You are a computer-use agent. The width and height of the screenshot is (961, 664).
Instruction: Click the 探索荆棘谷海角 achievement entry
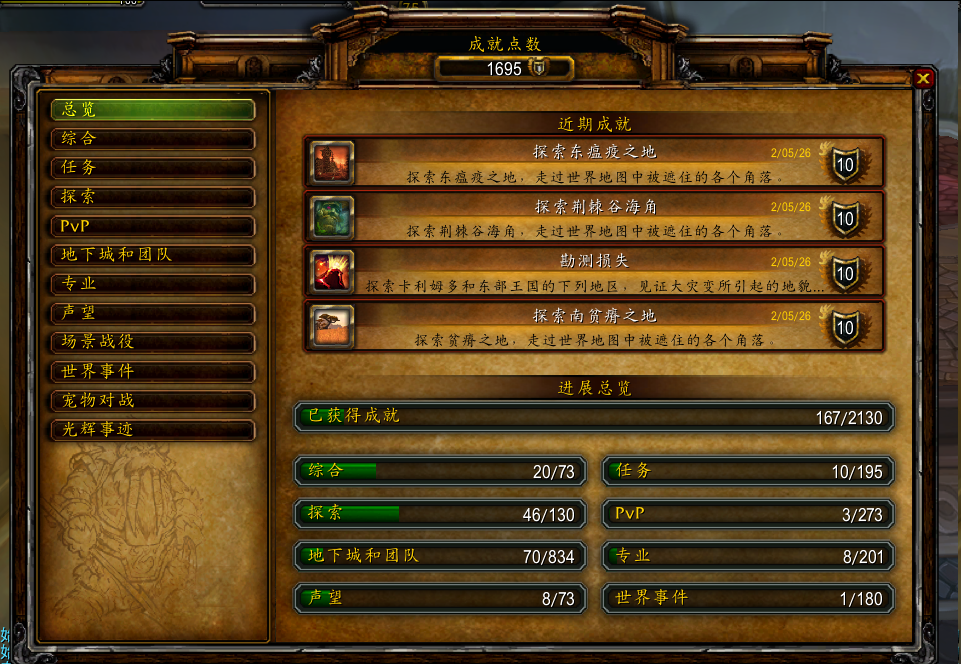pos(594,217)
